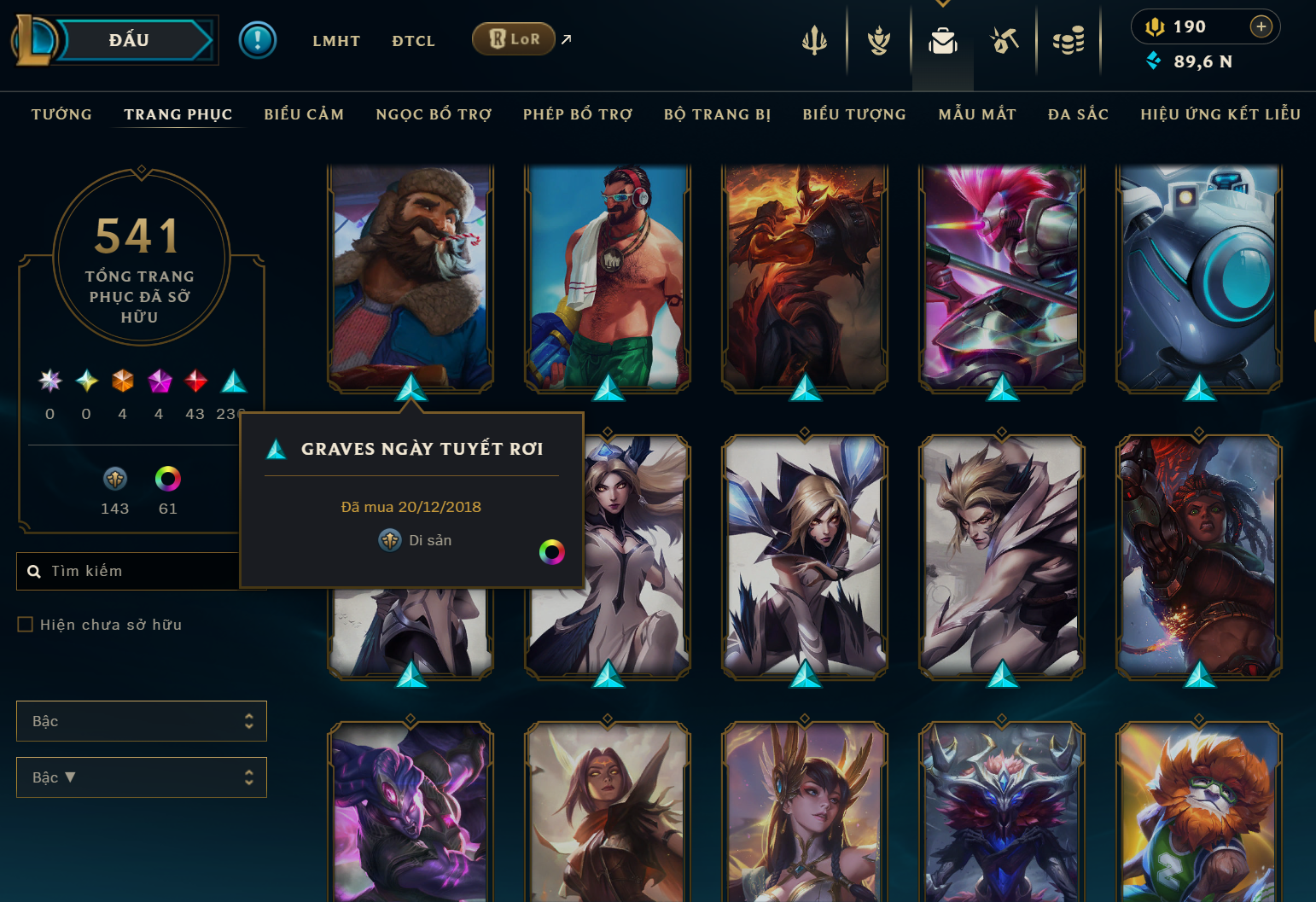Image resolution: width=1316 pixels, height=902 pixels.
Task: Select the NGỌC BỔ TRỢ tab
Action: 434,114
